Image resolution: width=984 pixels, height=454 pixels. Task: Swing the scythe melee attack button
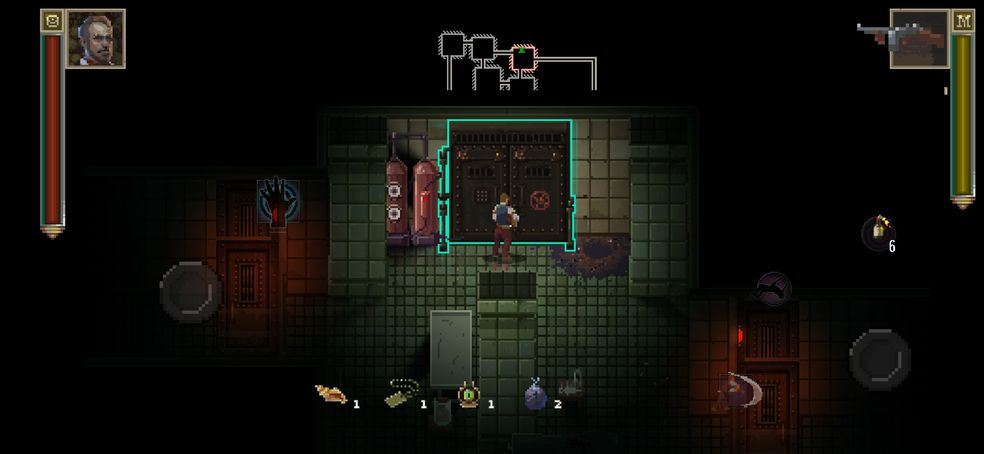[x=740, y=391]
